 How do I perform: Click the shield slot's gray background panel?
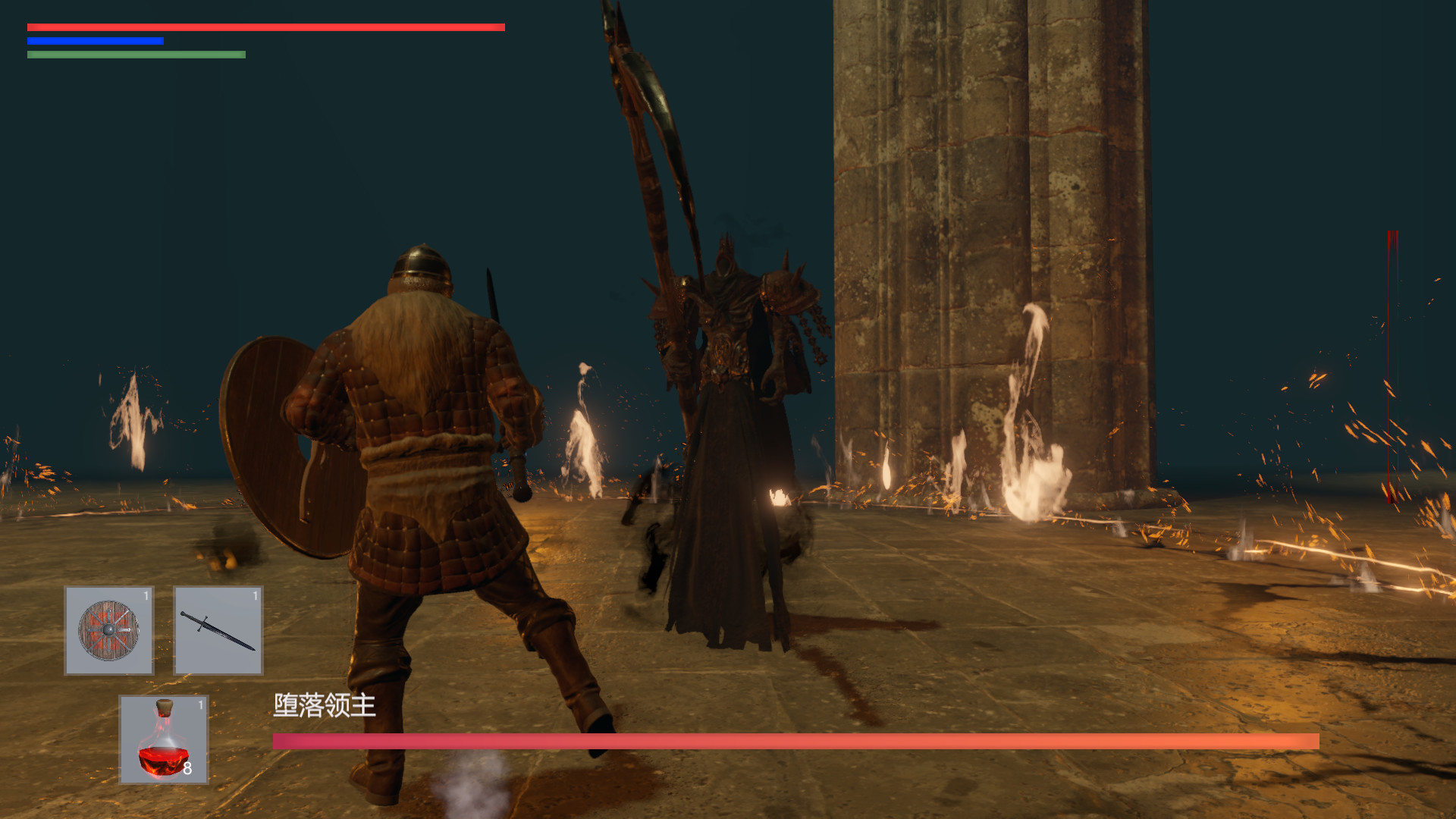click(83, 660)
